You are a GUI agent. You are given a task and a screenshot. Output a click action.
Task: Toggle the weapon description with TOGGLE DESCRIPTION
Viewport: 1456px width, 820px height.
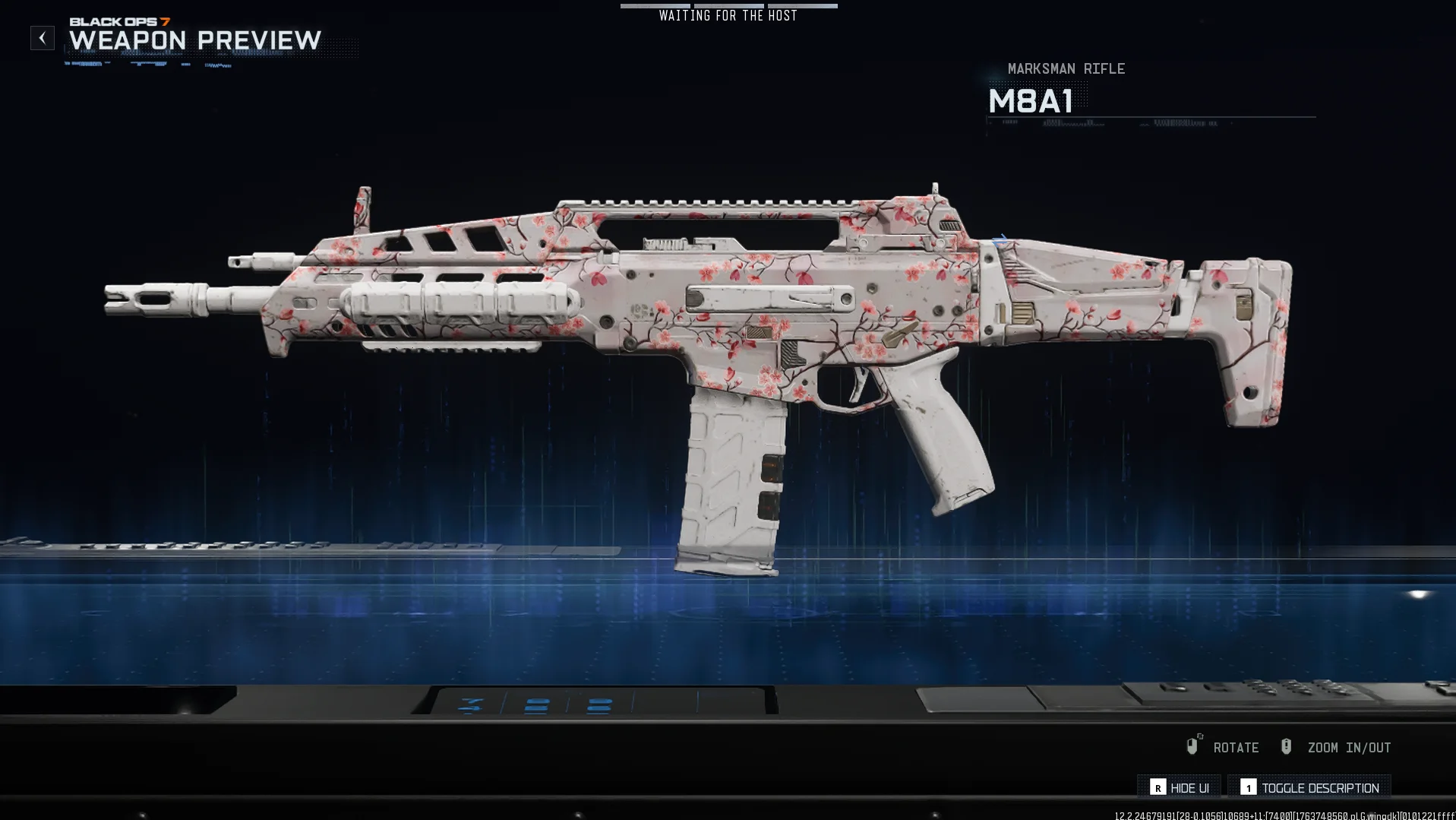(x=1321, y=788)
